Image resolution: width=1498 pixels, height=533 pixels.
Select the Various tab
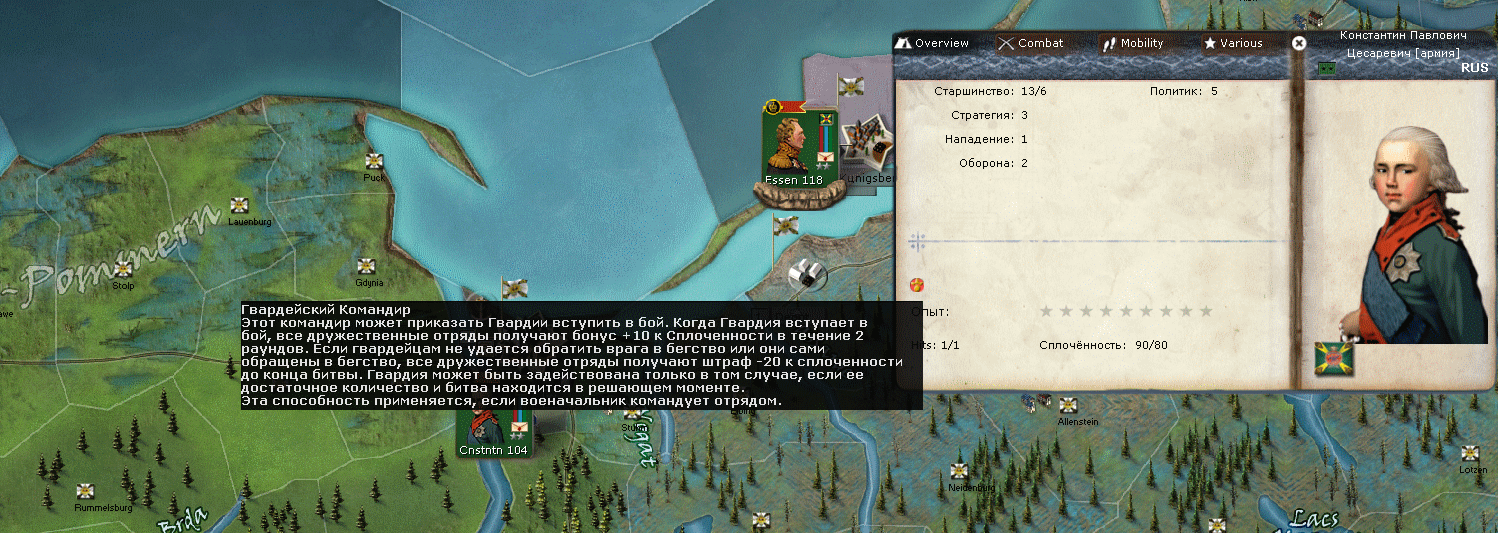(1232, 43)
